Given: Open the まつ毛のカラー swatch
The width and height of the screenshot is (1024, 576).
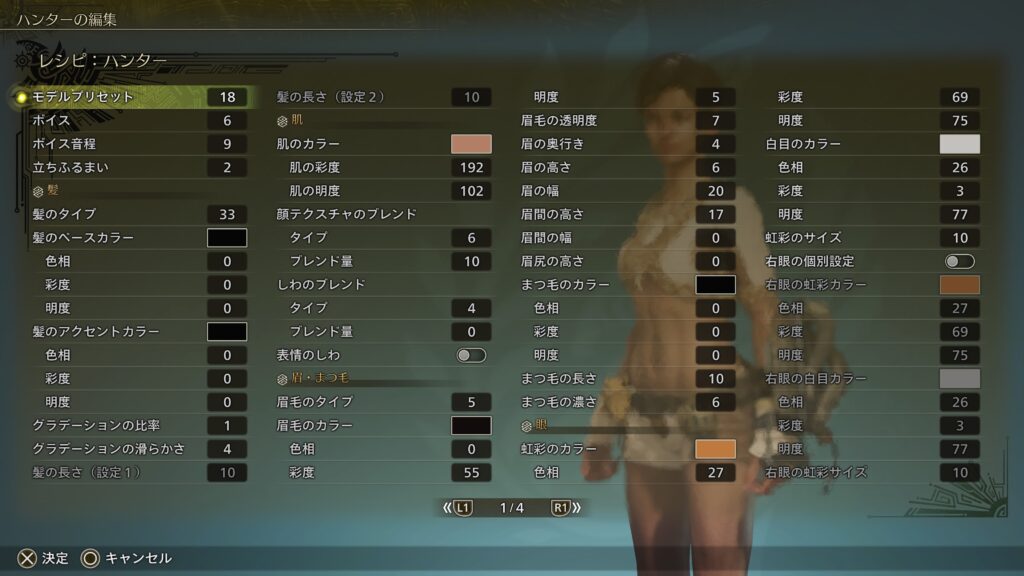Looking at the screenshot, I should pos(715,285).
